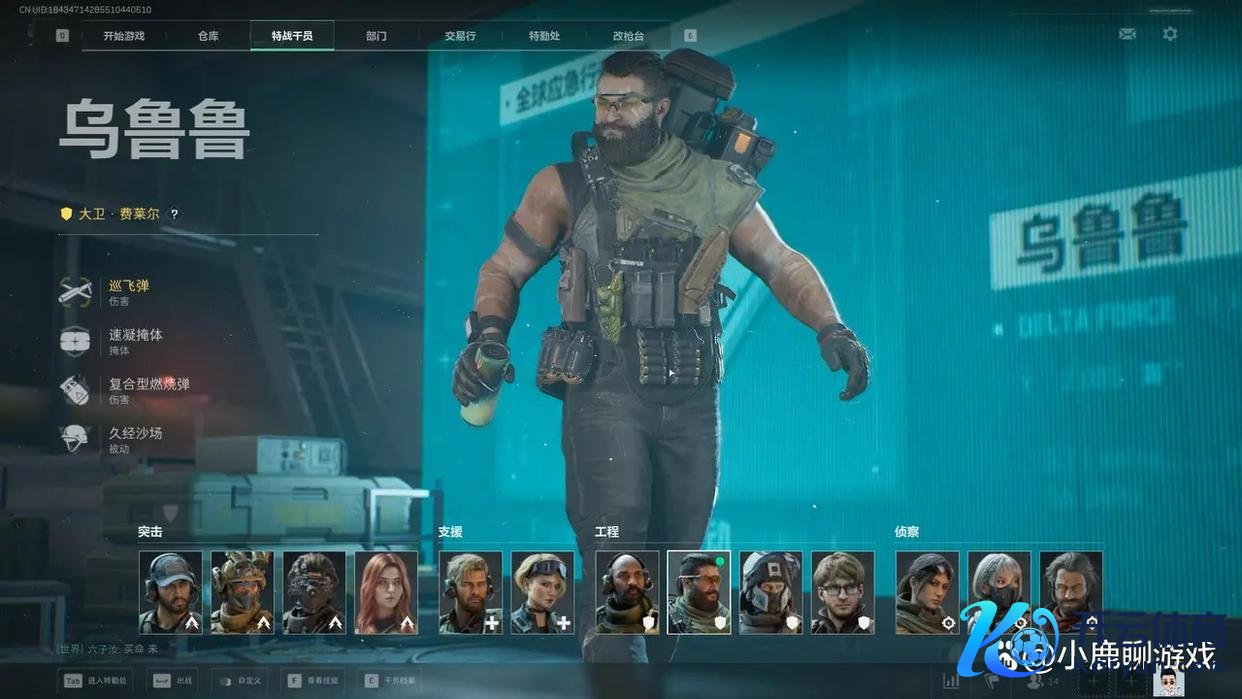Open the 交易行 tab

click(x=460, y=36)
